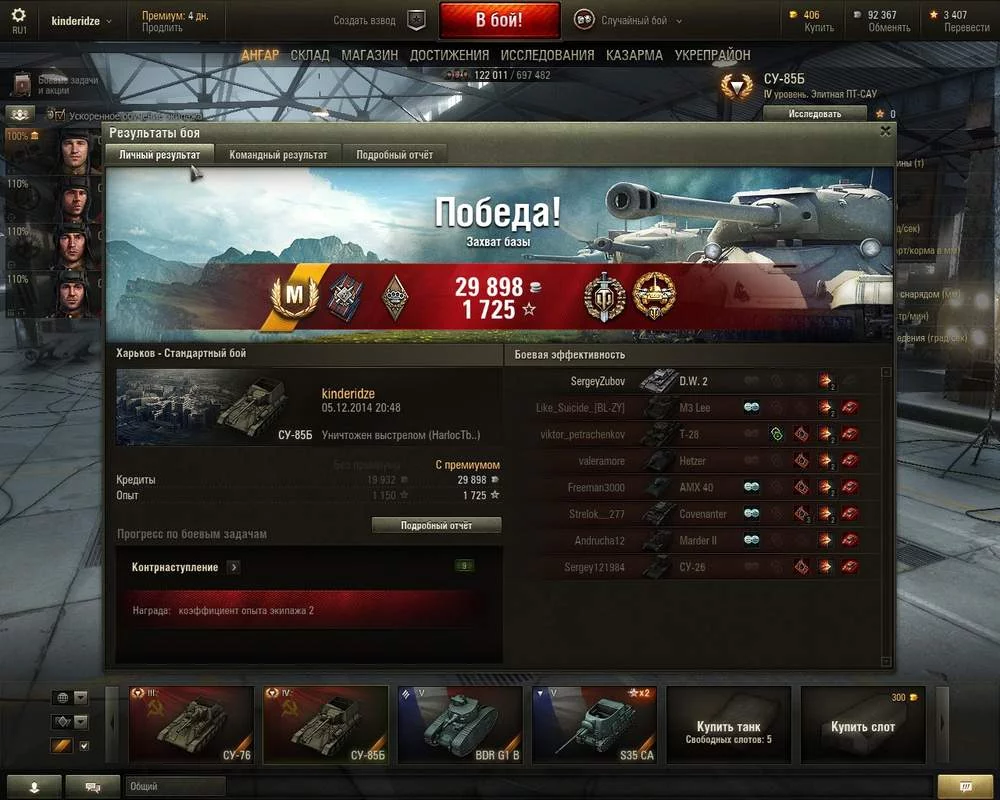1000x800 pixels.
Task: Switch to the Командный результат tab
Action: tap(278, 155)
